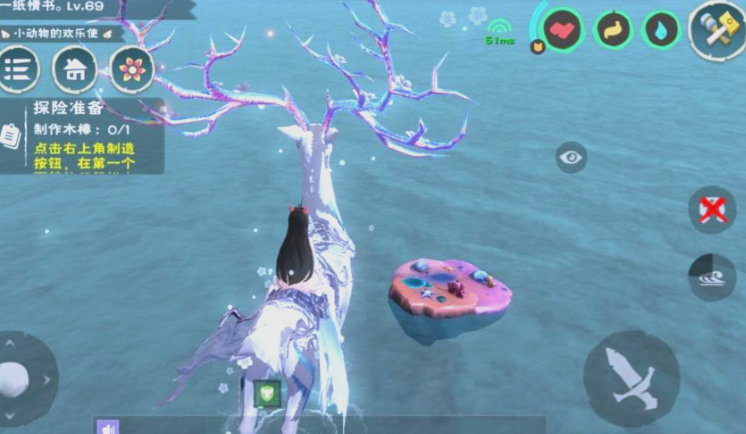Activate the wave skill button
Screen dimensions: 746x434
(712, 278)
